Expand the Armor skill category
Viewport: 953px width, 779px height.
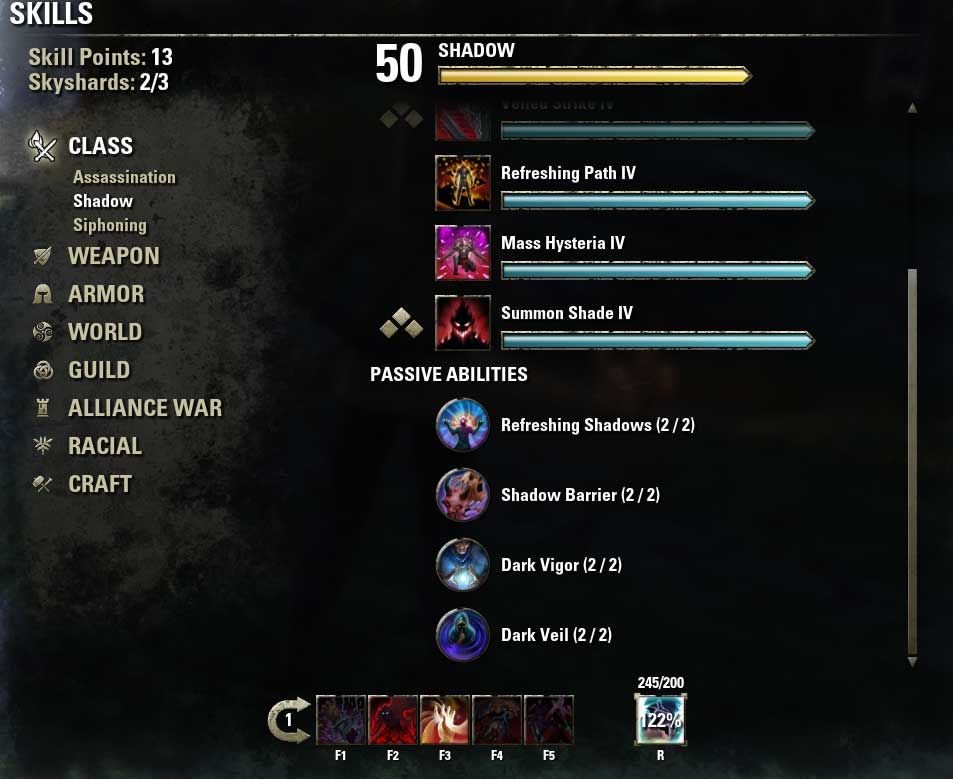[106, 294]
